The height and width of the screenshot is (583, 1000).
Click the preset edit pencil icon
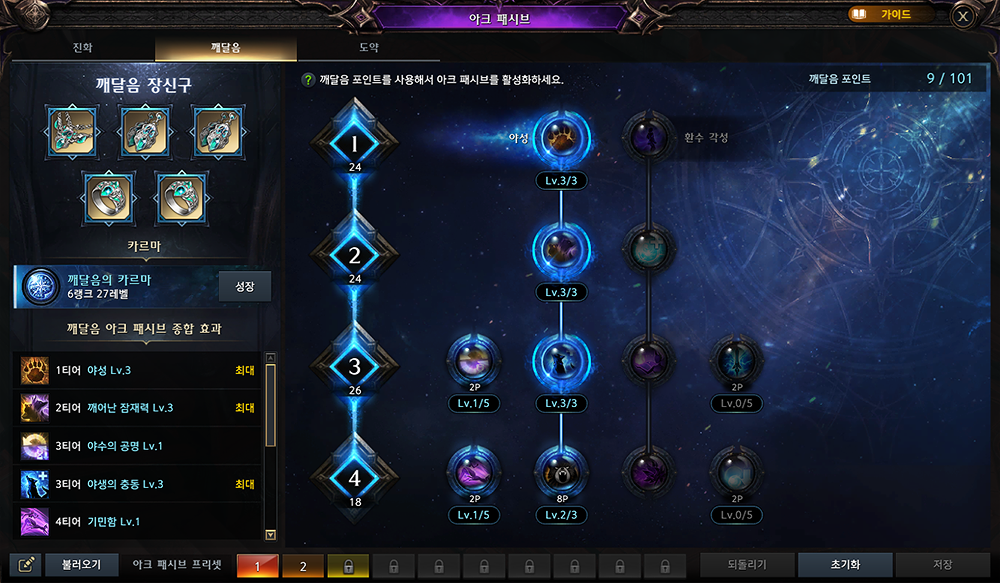[x=29, y=565]
